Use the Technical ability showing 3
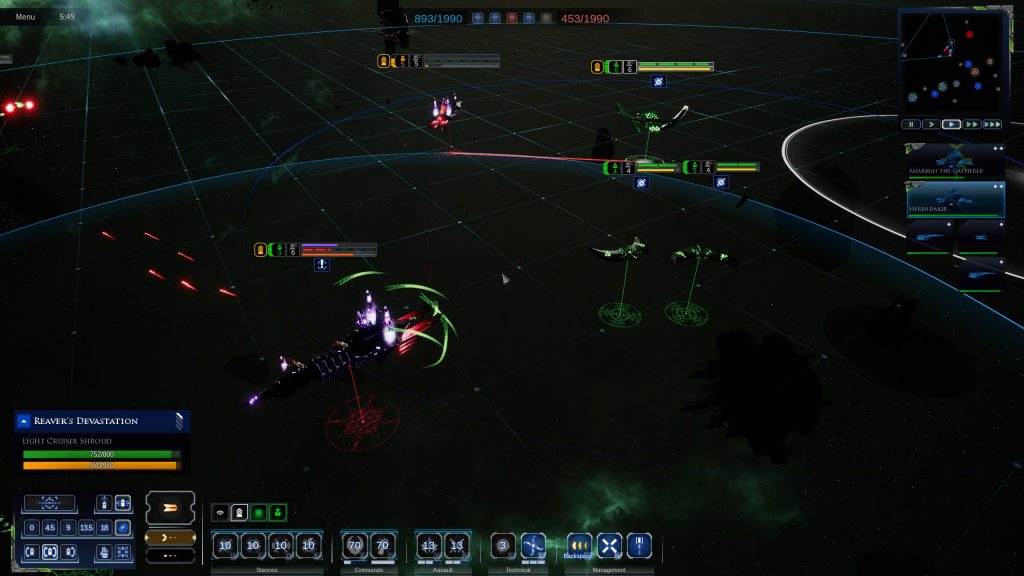This screenshot has width=1024, height=576. pos(504,546)
